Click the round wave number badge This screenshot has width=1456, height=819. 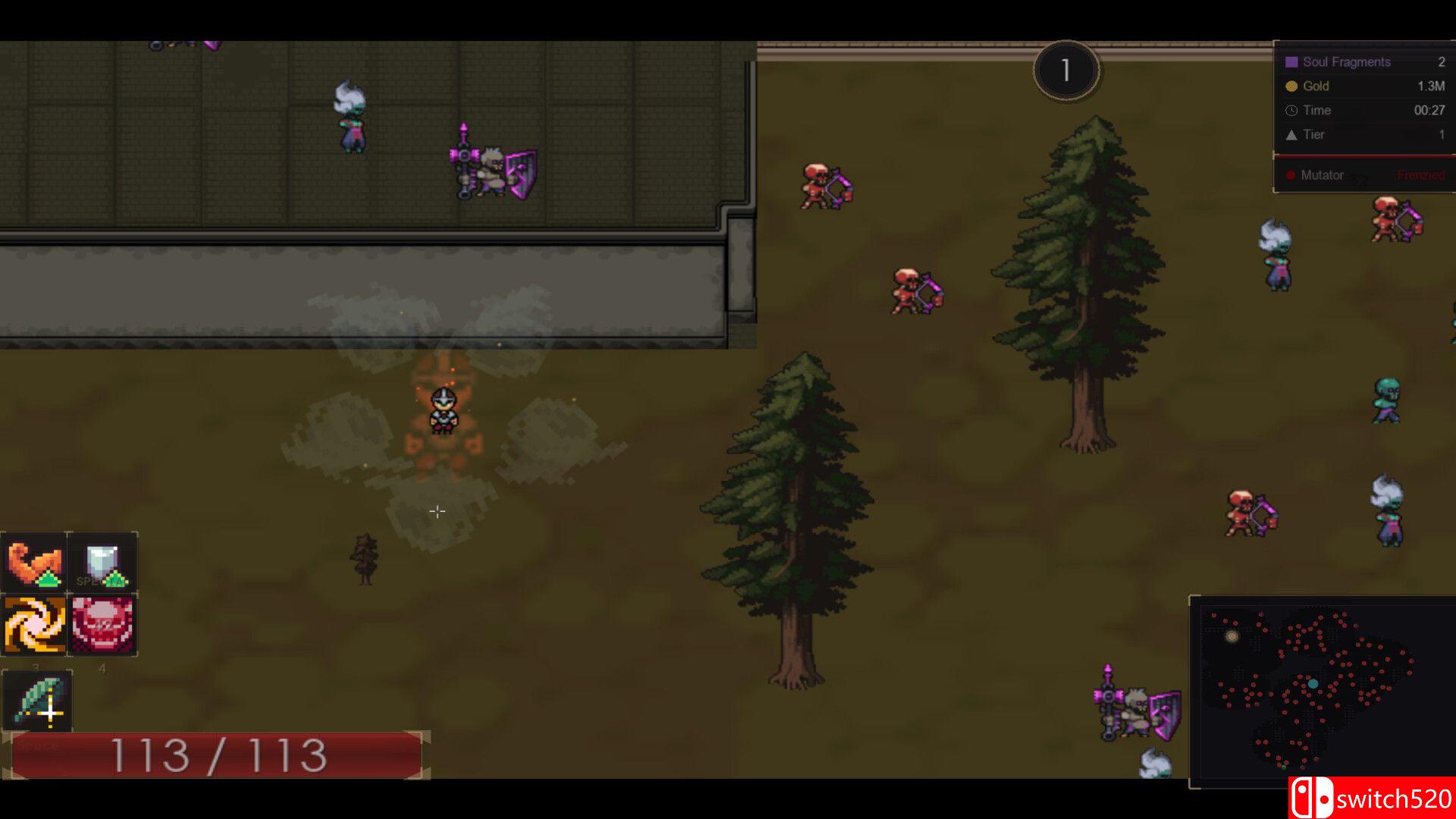[x=1066, y=71]
